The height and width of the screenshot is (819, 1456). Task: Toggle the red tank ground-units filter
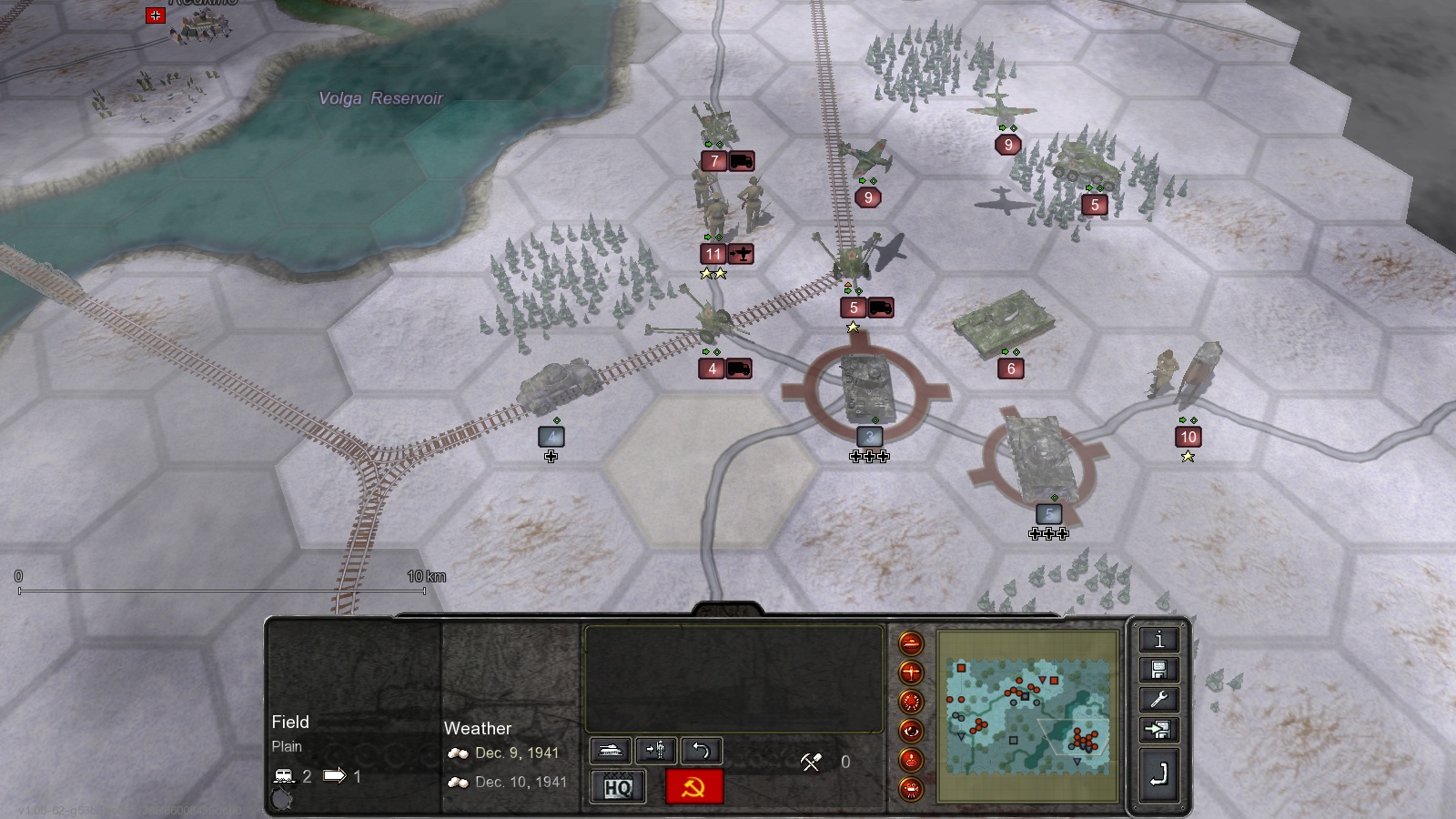point(911,644)
